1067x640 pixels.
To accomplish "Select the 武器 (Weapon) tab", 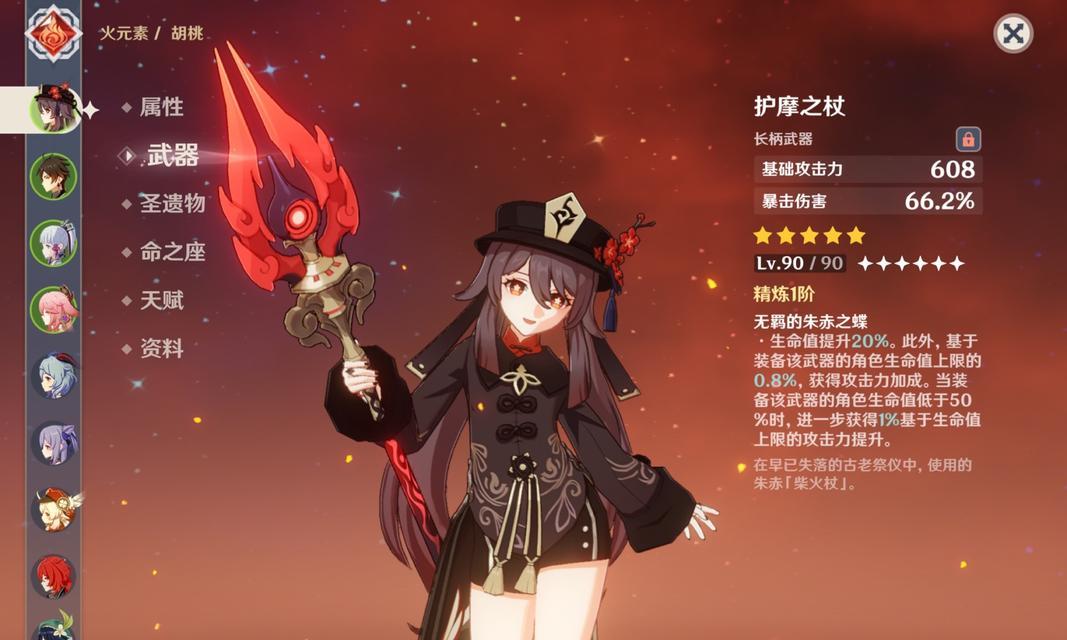I will tap(172, 155).
